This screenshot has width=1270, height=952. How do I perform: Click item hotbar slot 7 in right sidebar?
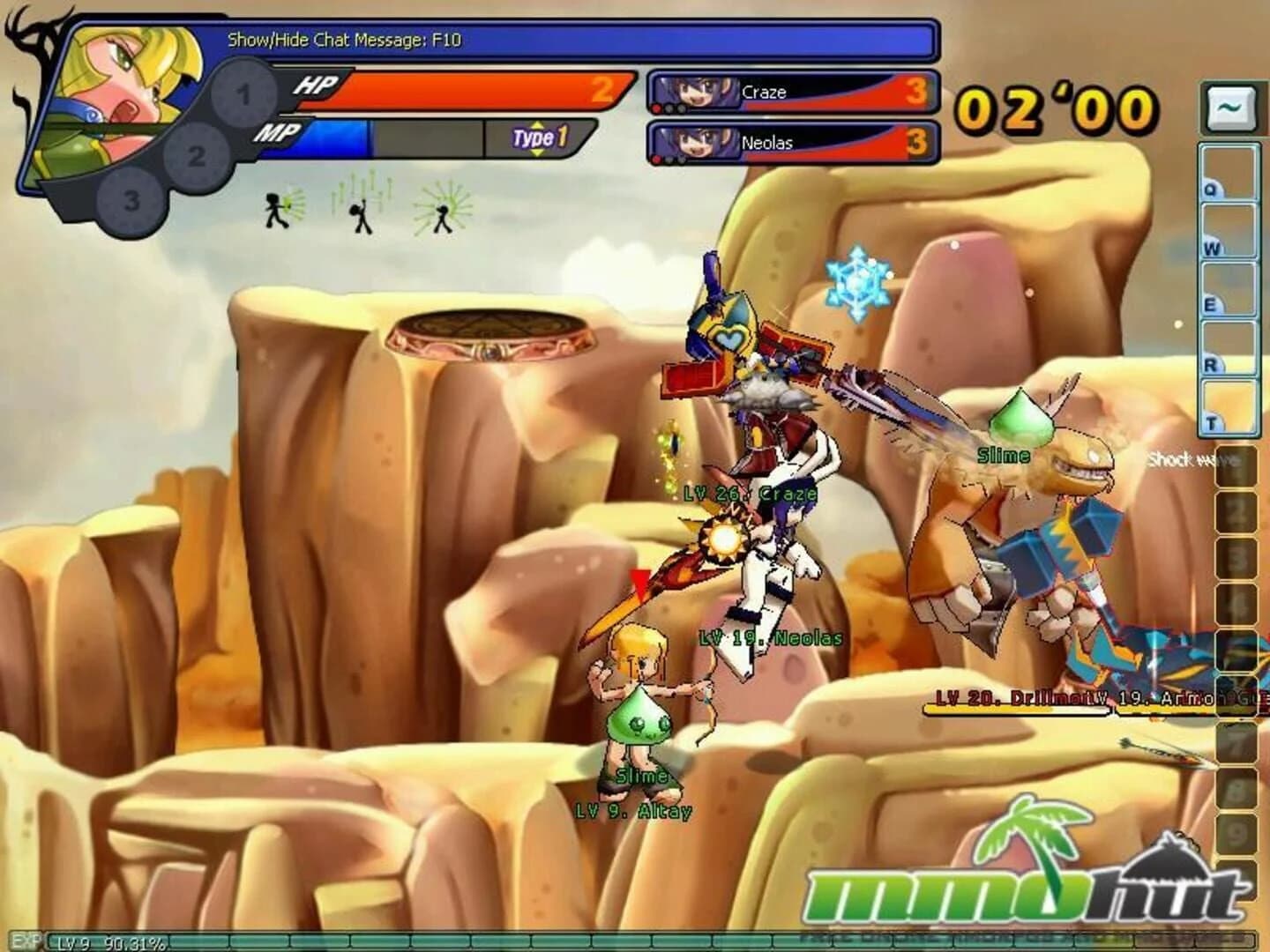(1237, 742)
